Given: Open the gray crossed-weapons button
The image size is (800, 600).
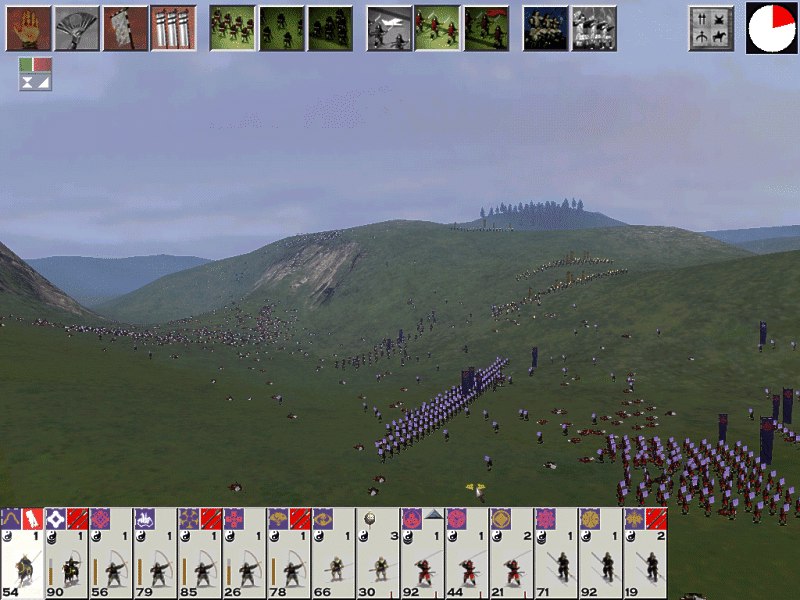Looking at the screenshot, I should tap(711, 28).
